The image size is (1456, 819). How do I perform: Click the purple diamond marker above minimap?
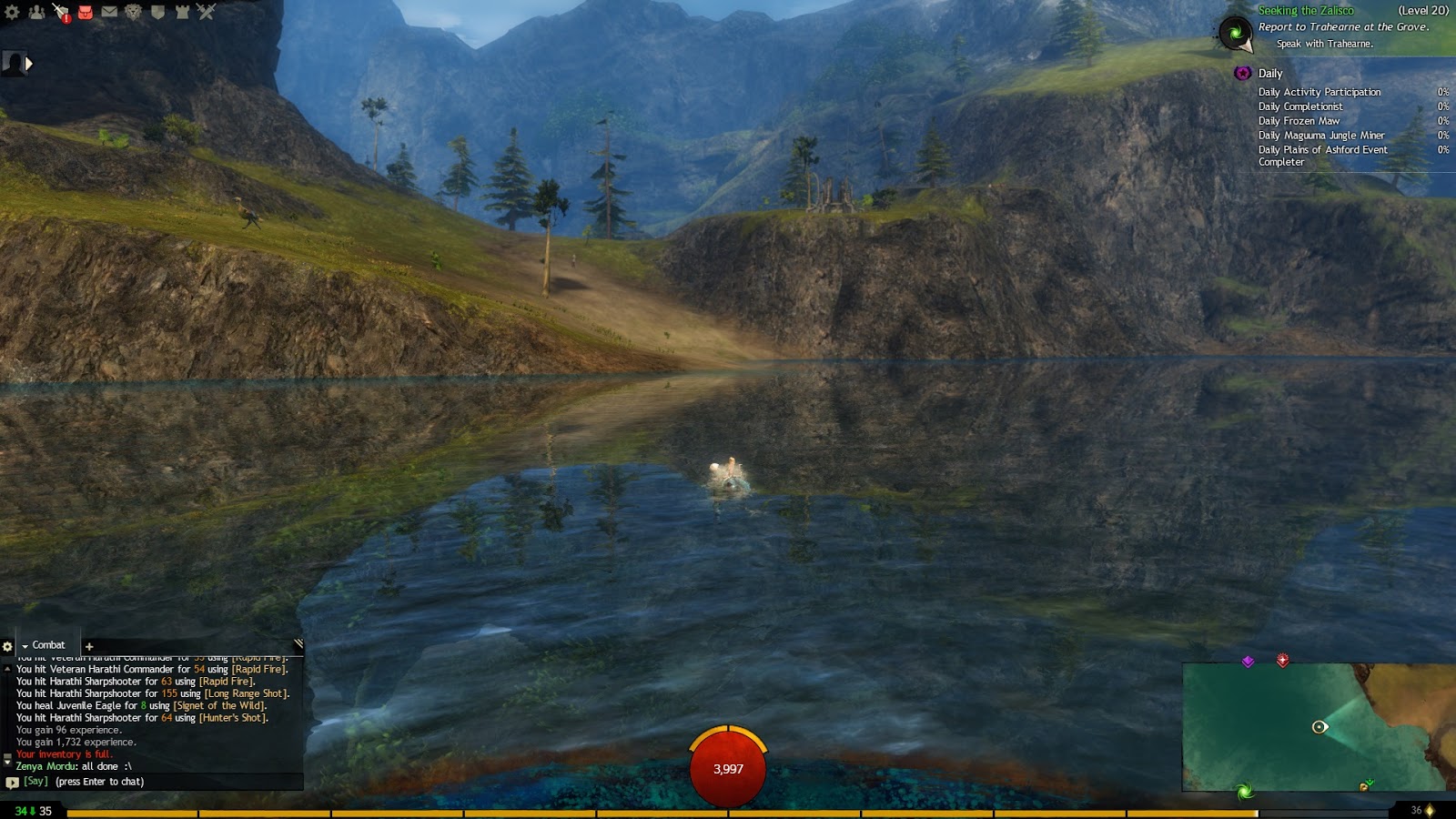click(x=1248, y=662)
